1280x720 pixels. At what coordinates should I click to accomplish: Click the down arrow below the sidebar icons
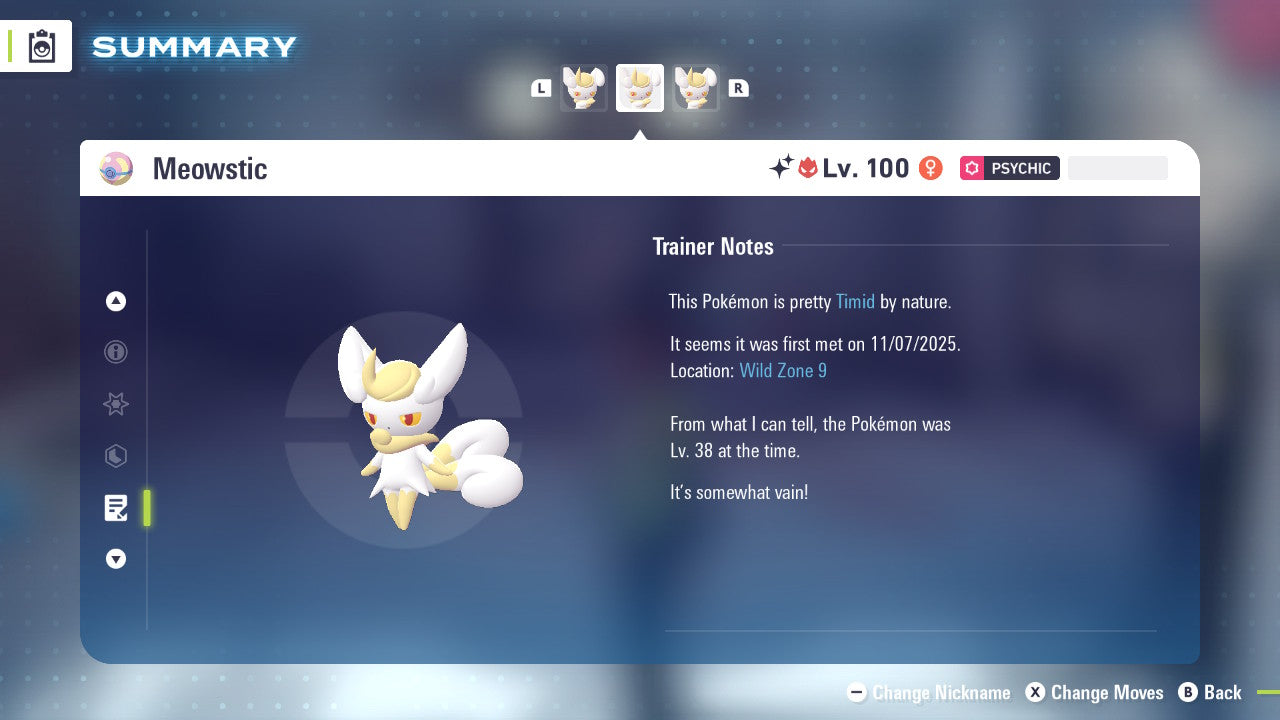tap(116, 559)
